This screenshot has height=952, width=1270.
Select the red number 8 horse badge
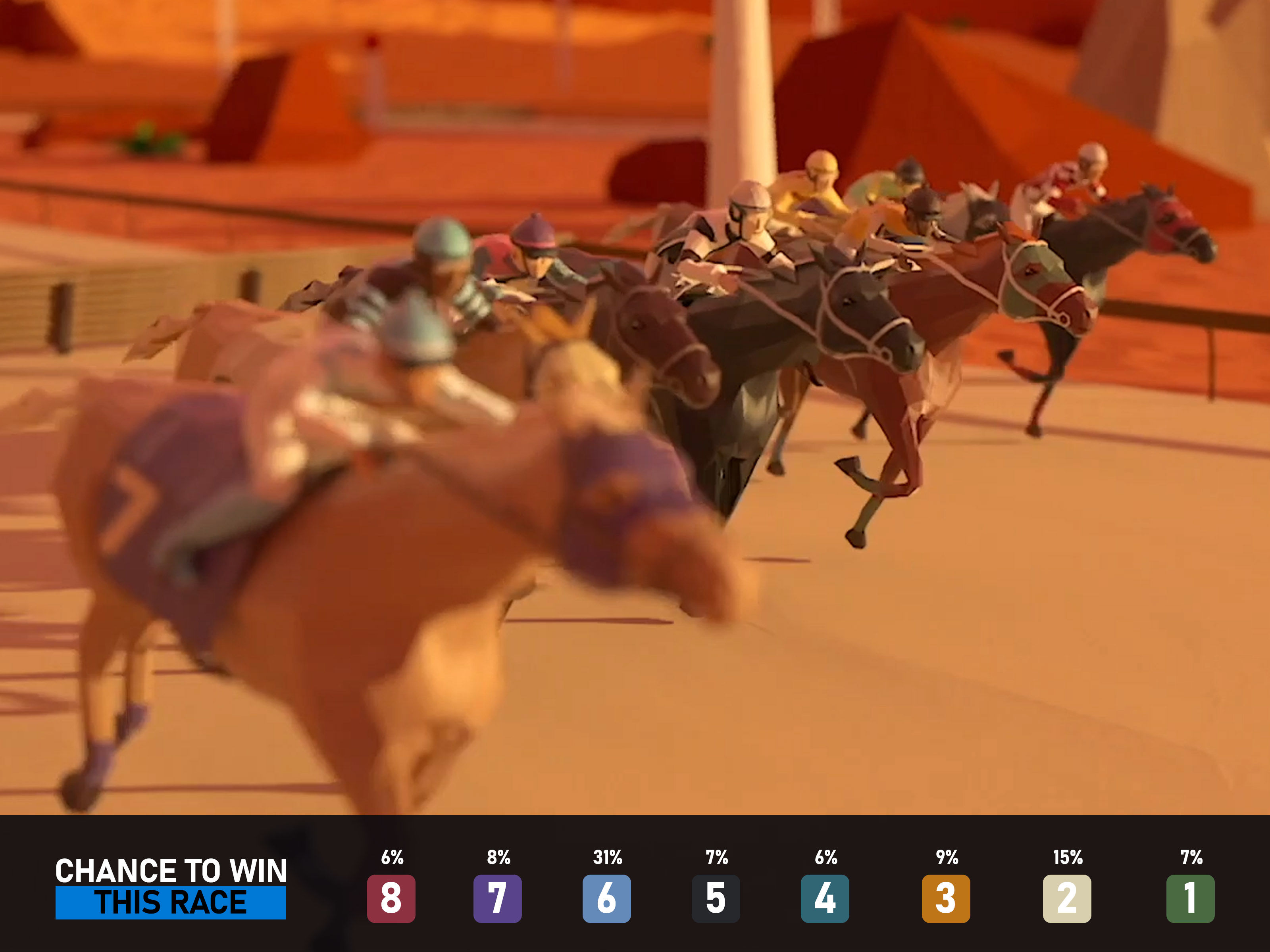(x=391, y=898)
